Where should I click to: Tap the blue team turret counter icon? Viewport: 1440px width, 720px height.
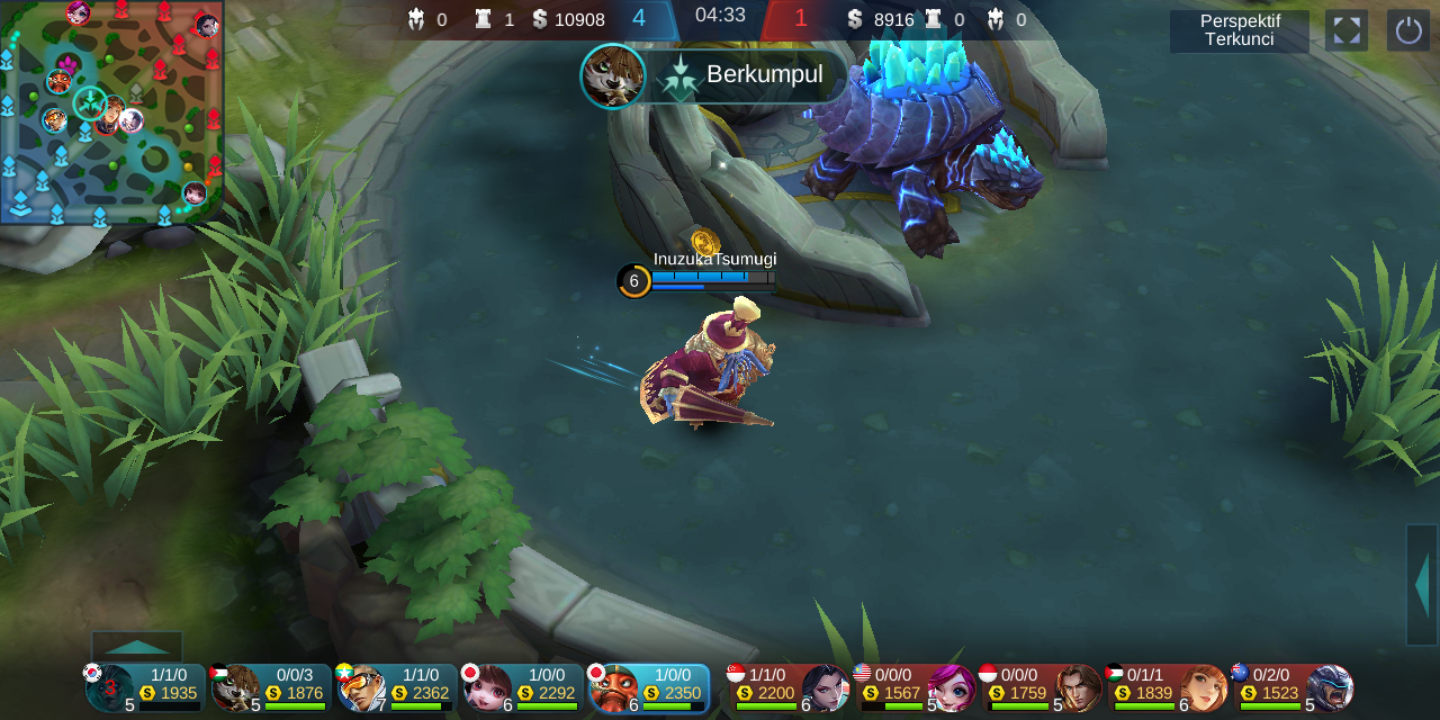click(x=481, y=18)
